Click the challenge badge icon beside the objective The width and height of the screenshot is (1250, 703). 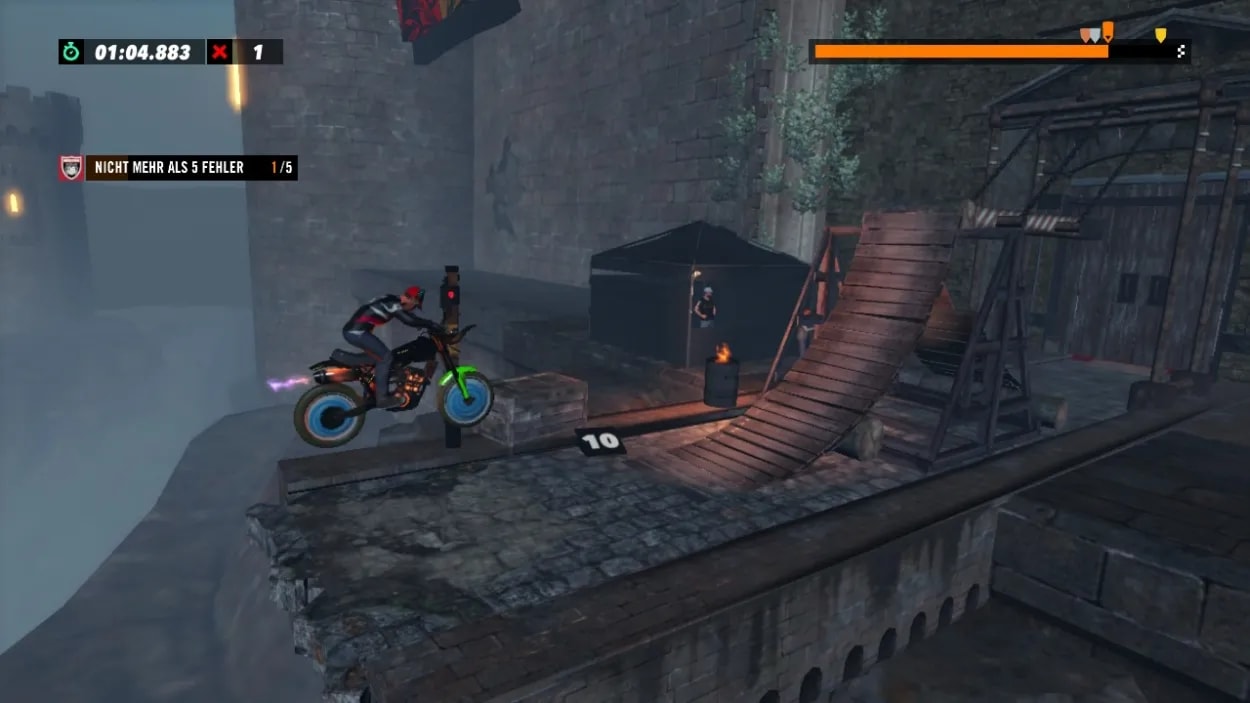[x=71, y=168]
